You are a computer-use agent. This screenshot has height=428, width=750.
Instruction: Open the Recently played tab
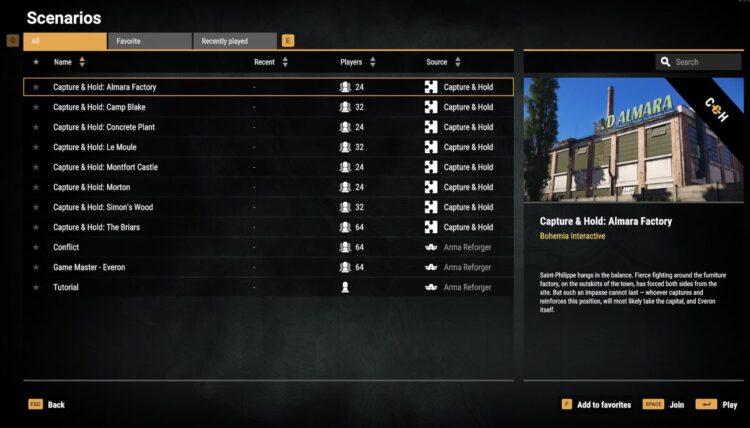pyautogui.click(x=234, y=41)
